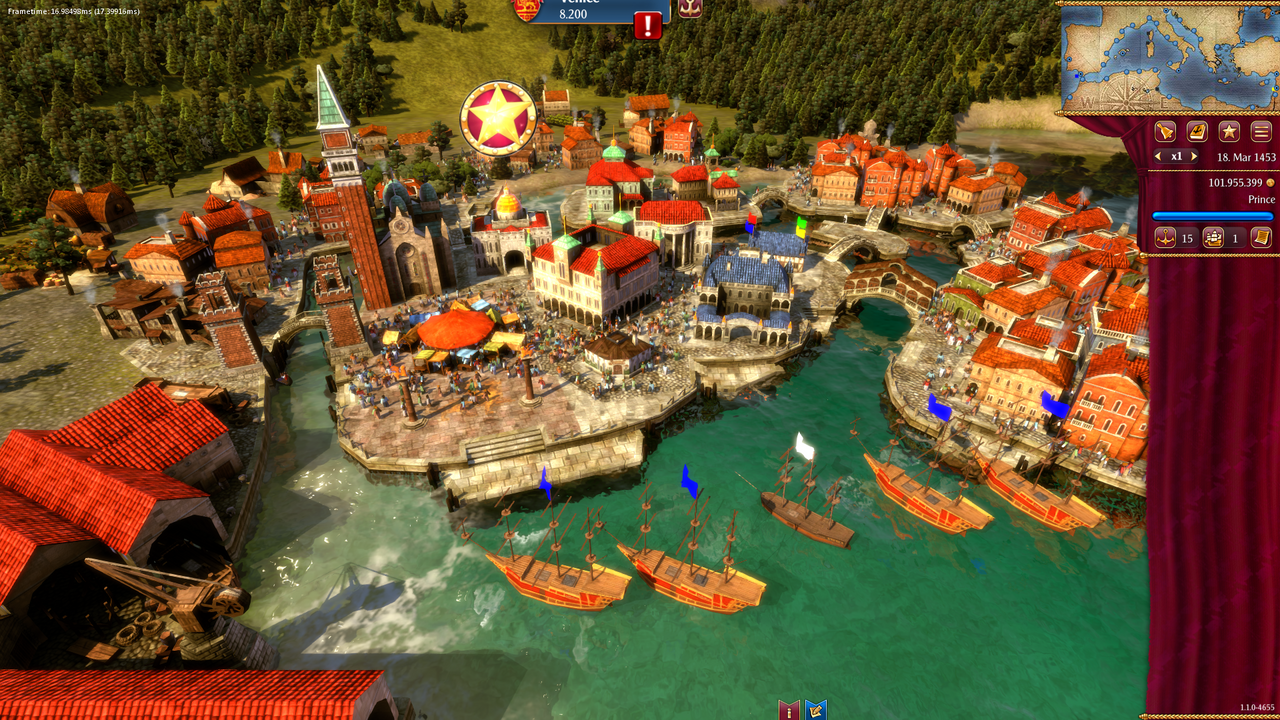Click the star achievements icon

(x=1228, y=131)
